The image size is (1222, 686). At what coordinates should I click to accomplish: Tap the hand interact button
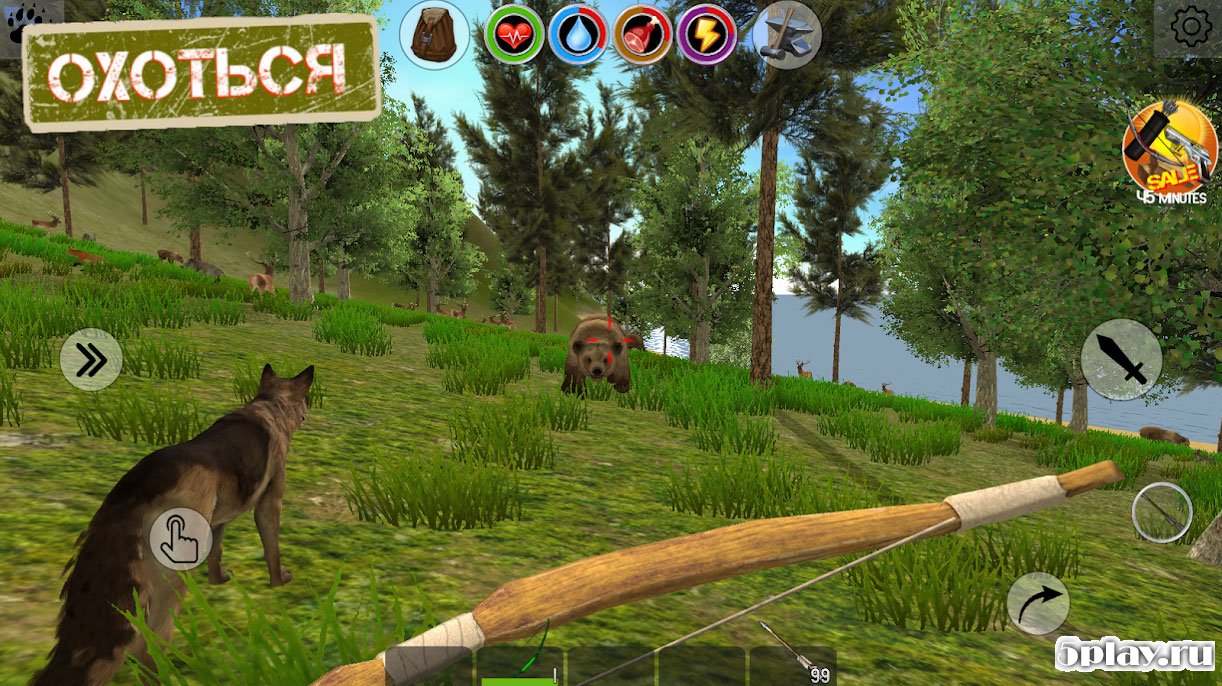point(181,538)
